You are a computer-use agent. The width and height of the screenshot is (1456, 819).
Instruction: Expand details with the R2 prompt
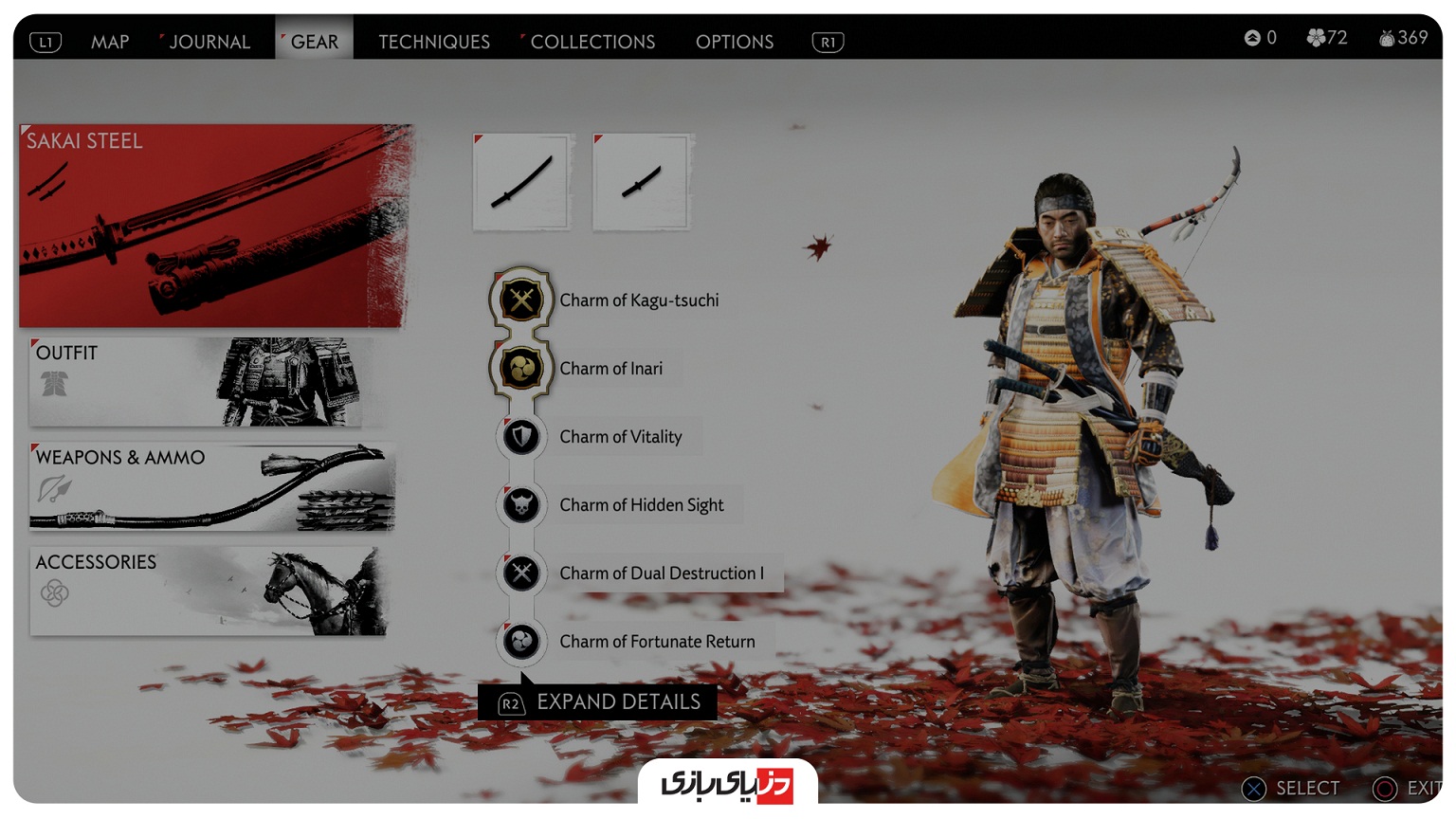pyautogui.click(x=597, y=701)
